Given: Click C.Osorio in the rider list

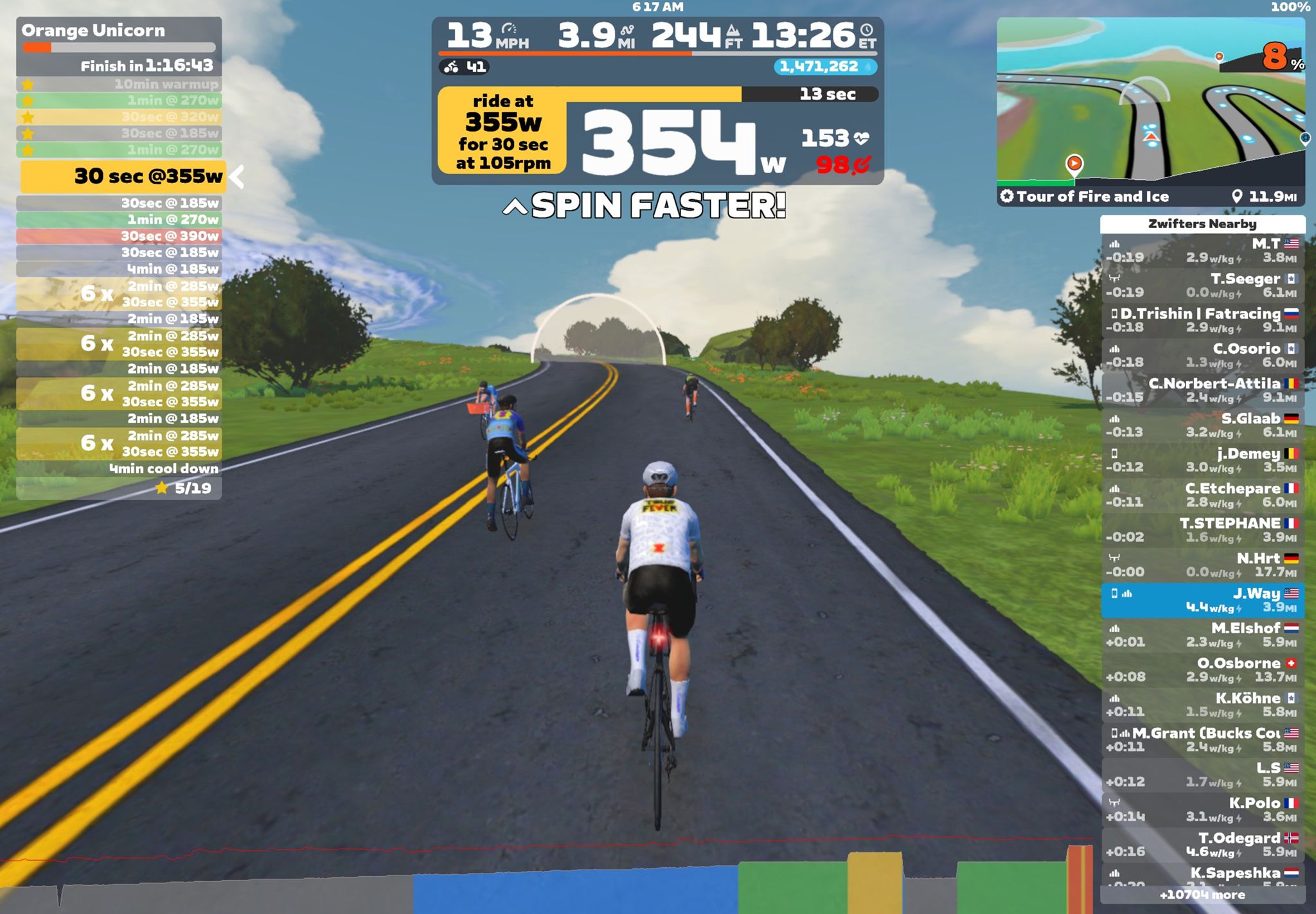Looking at the screenshot, I should [x=1202, y=355].
